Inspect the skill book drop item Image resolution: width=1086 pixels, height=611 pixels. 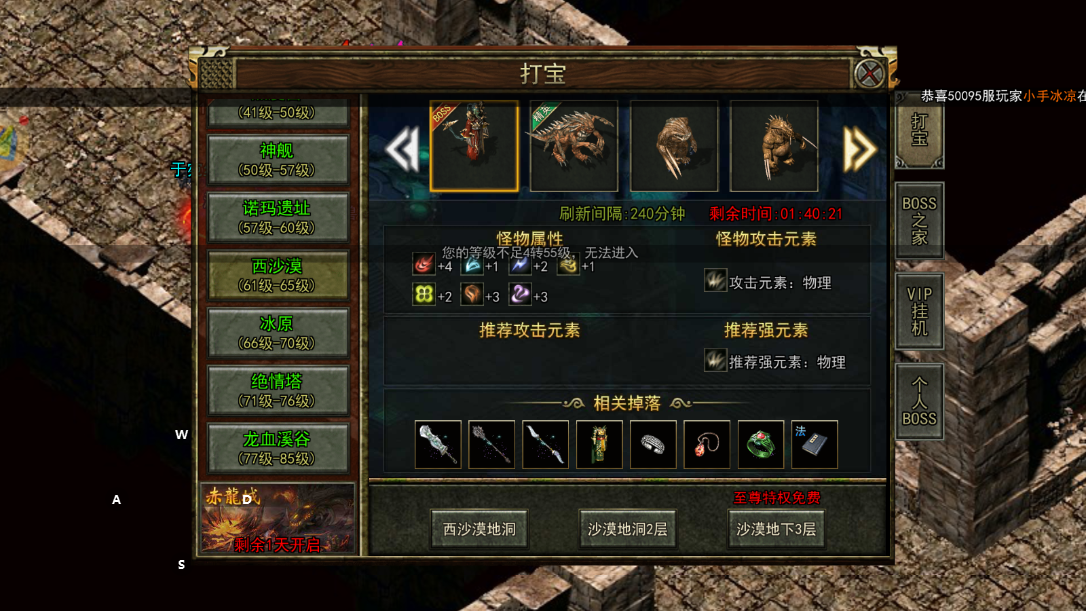(814, 445)
